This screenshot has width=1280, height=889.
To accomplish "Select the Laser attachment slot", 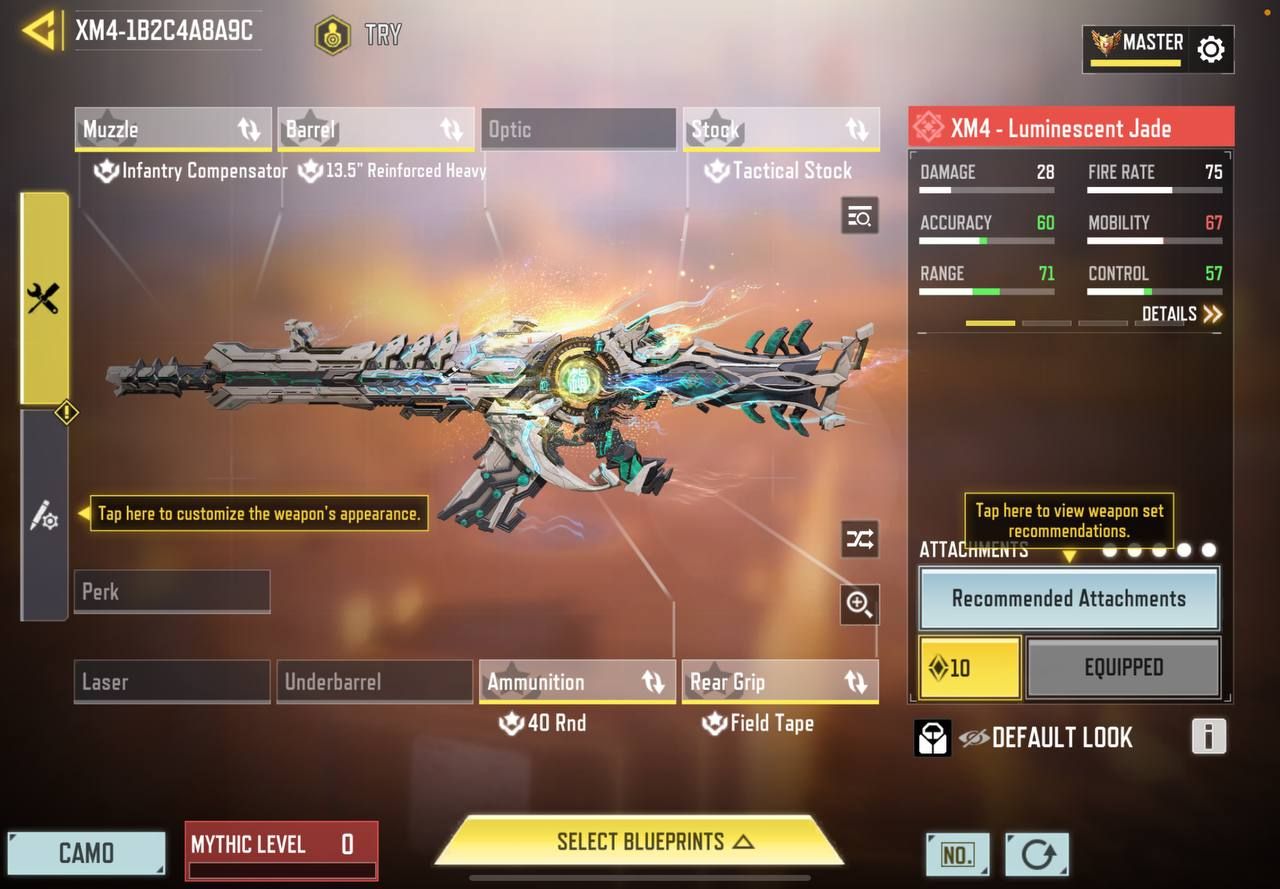I will point(172,682).
